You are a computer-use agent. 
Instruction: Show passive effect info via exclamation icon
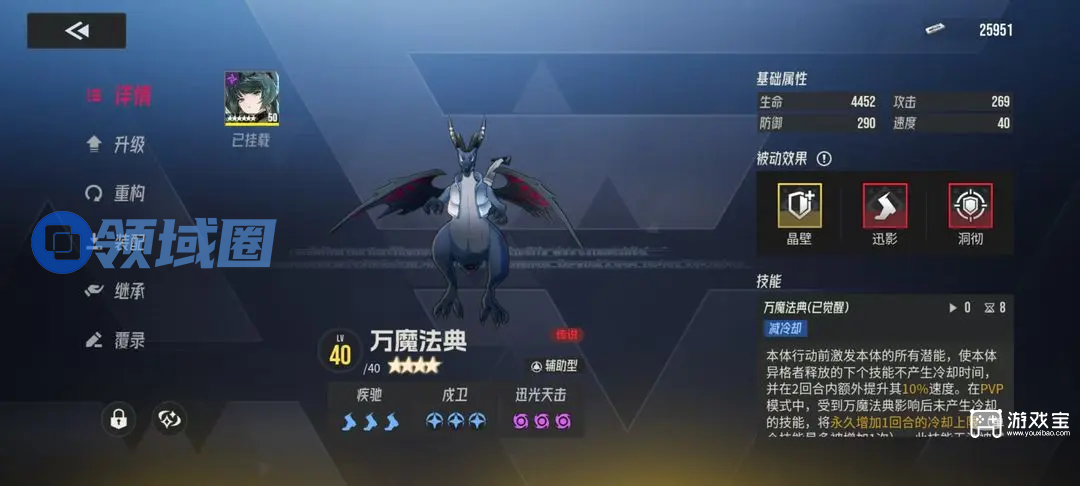pyautogui.click(x=824, y=159)
